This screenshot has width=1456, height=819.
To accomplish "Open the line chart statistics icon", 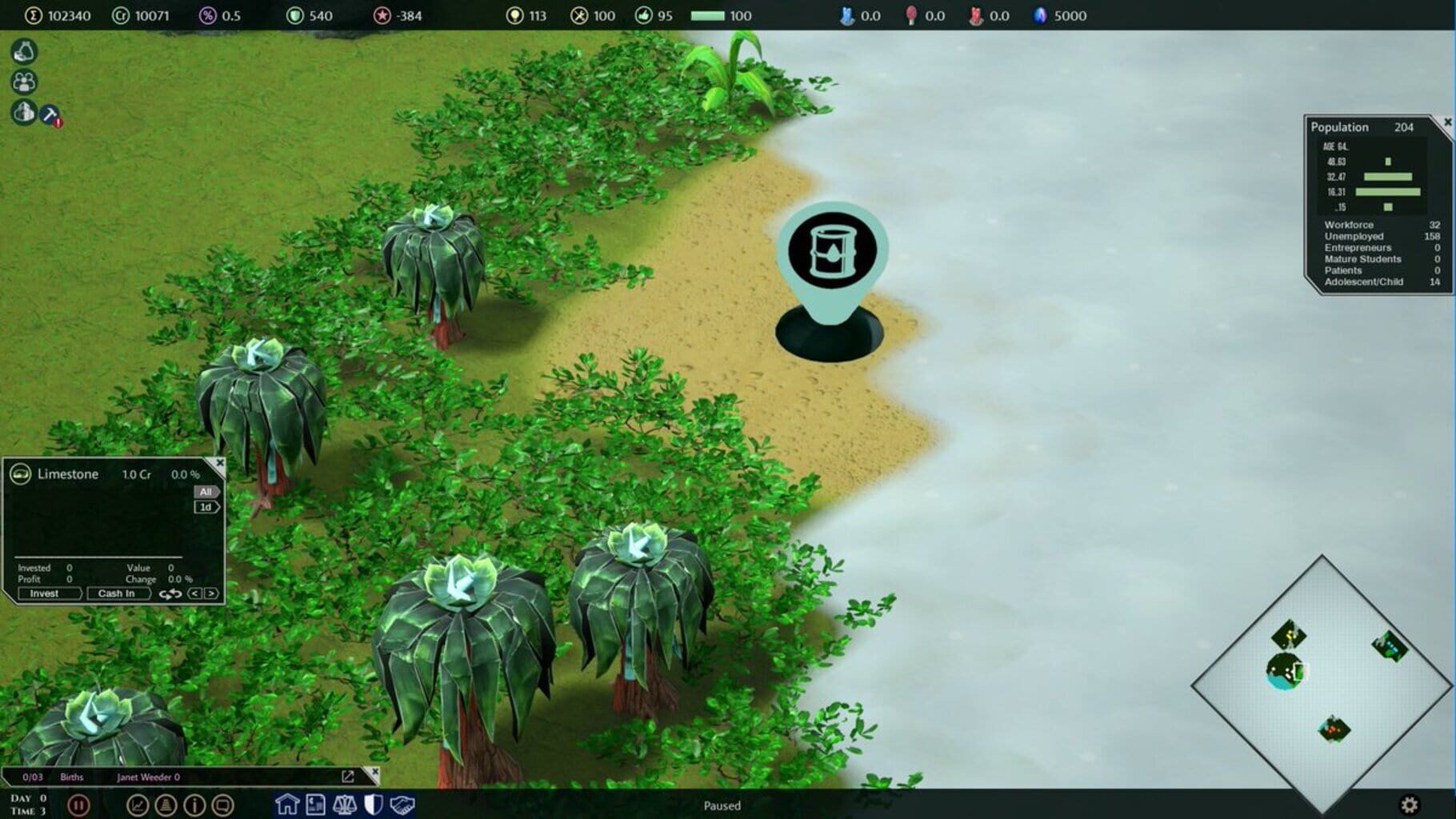I will pos(138,805).
